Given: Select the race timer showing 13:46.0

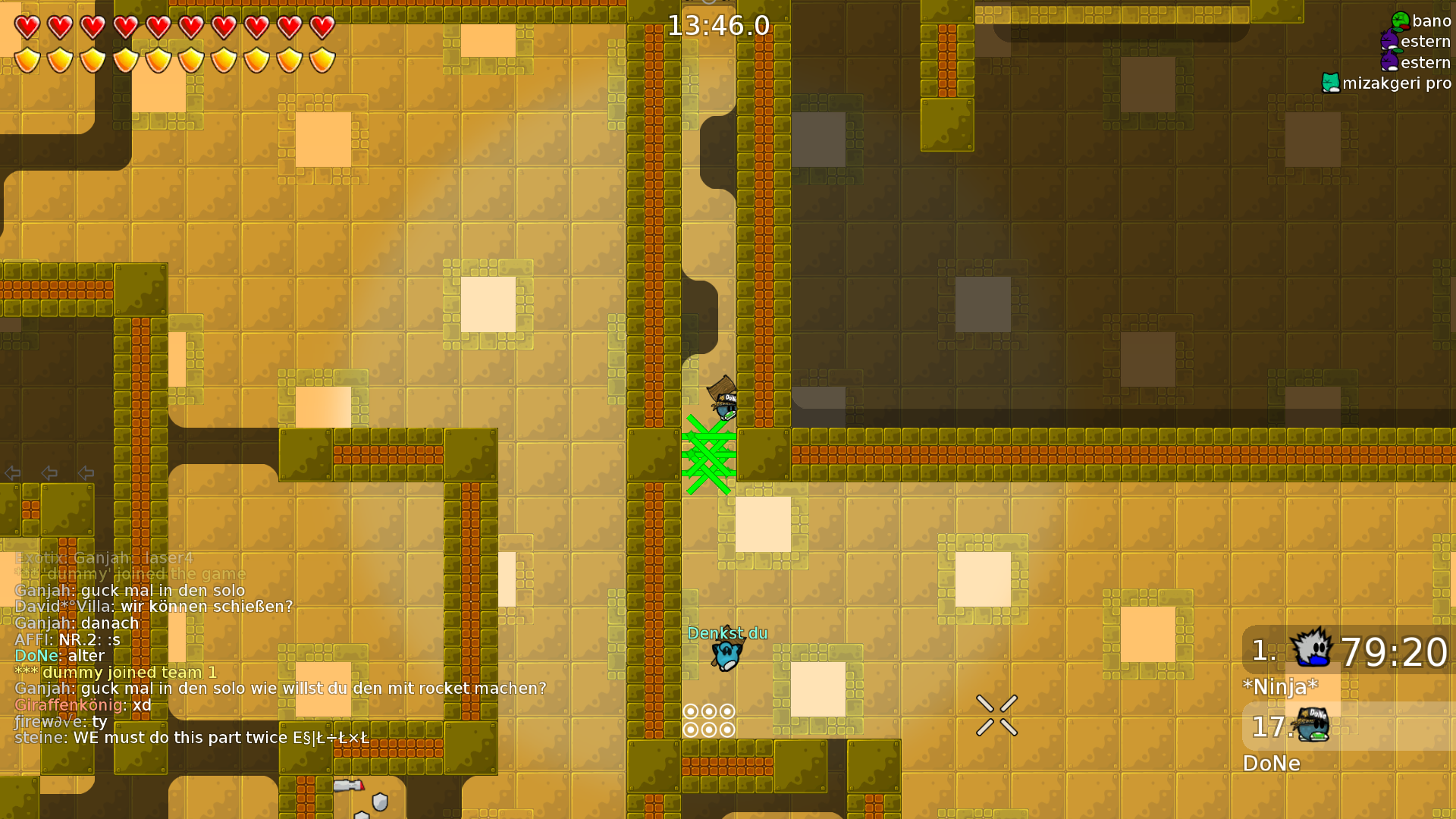Looking at the screenshot, I should (x=718, y=25).
